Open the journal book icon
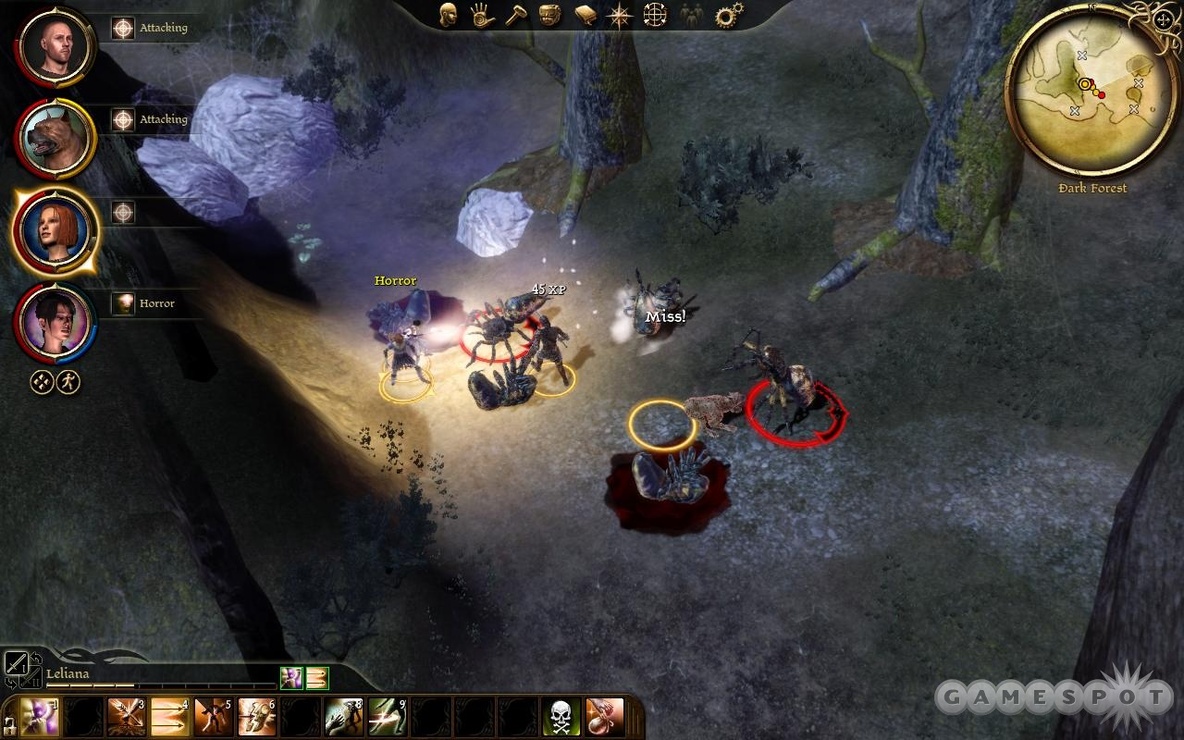 586,15
